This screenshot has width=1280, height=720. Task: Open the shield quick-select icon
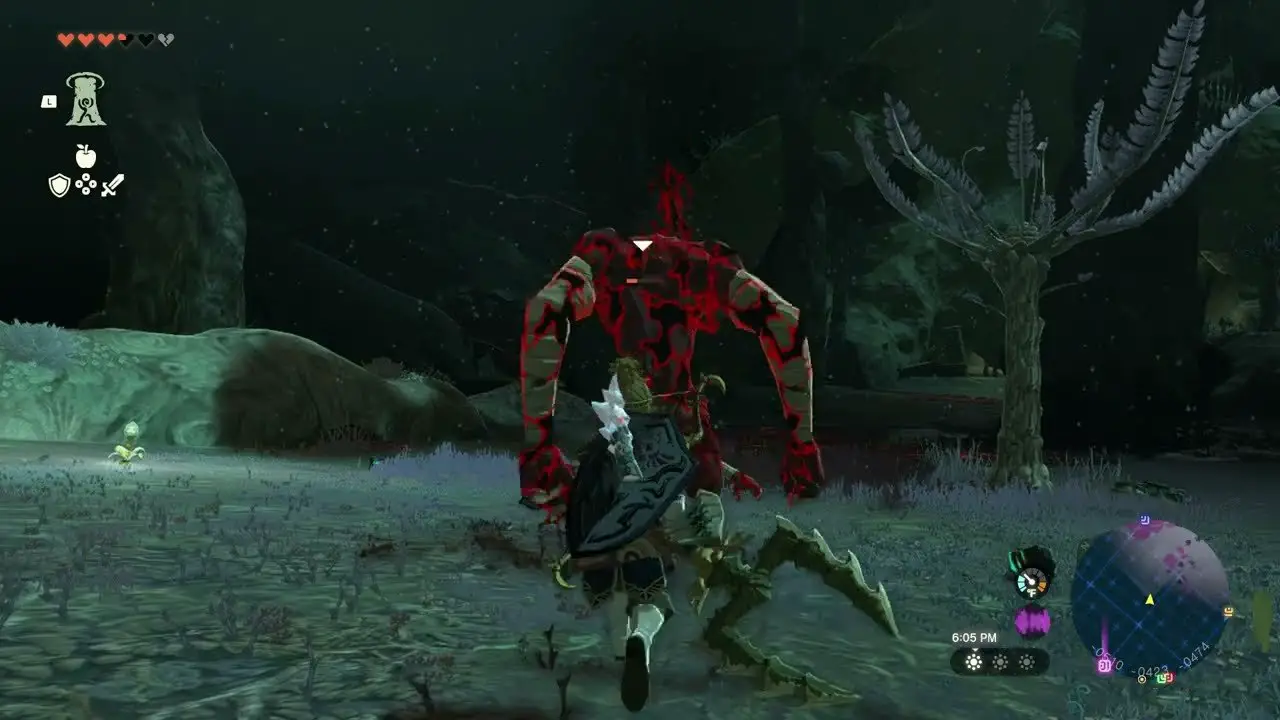[59, 185]
